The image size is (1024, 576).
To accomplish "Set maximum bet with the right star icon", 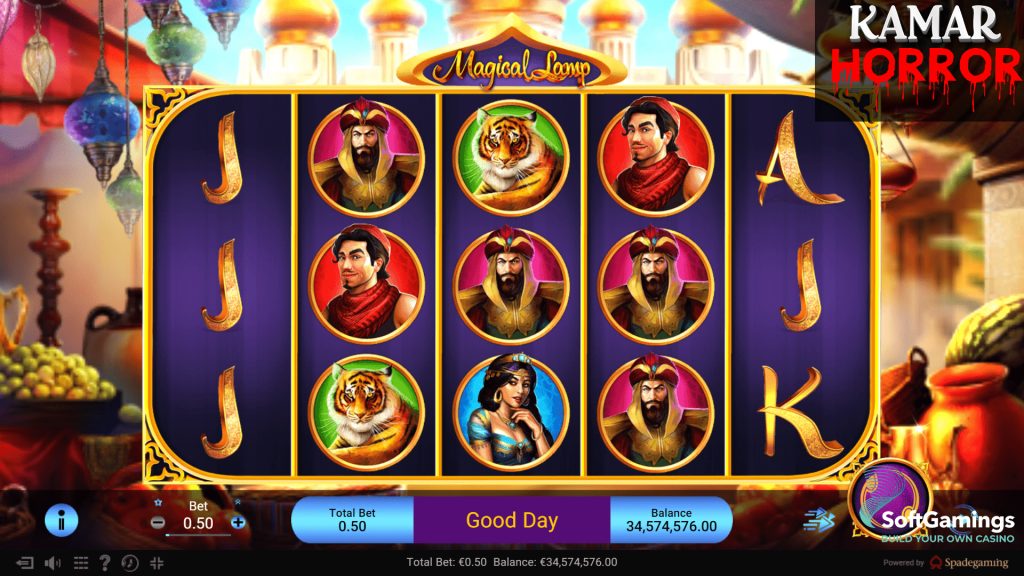I will (x=238, y=503).
